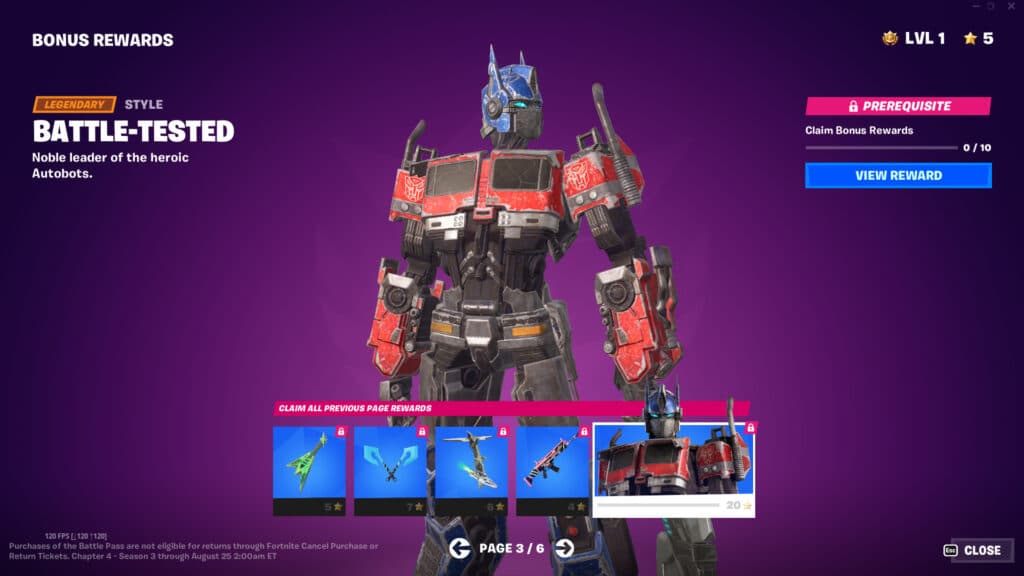Screen dimensions: 1024x576
Task: Go to the previous rewards page
Action: (x=460, y=547)
